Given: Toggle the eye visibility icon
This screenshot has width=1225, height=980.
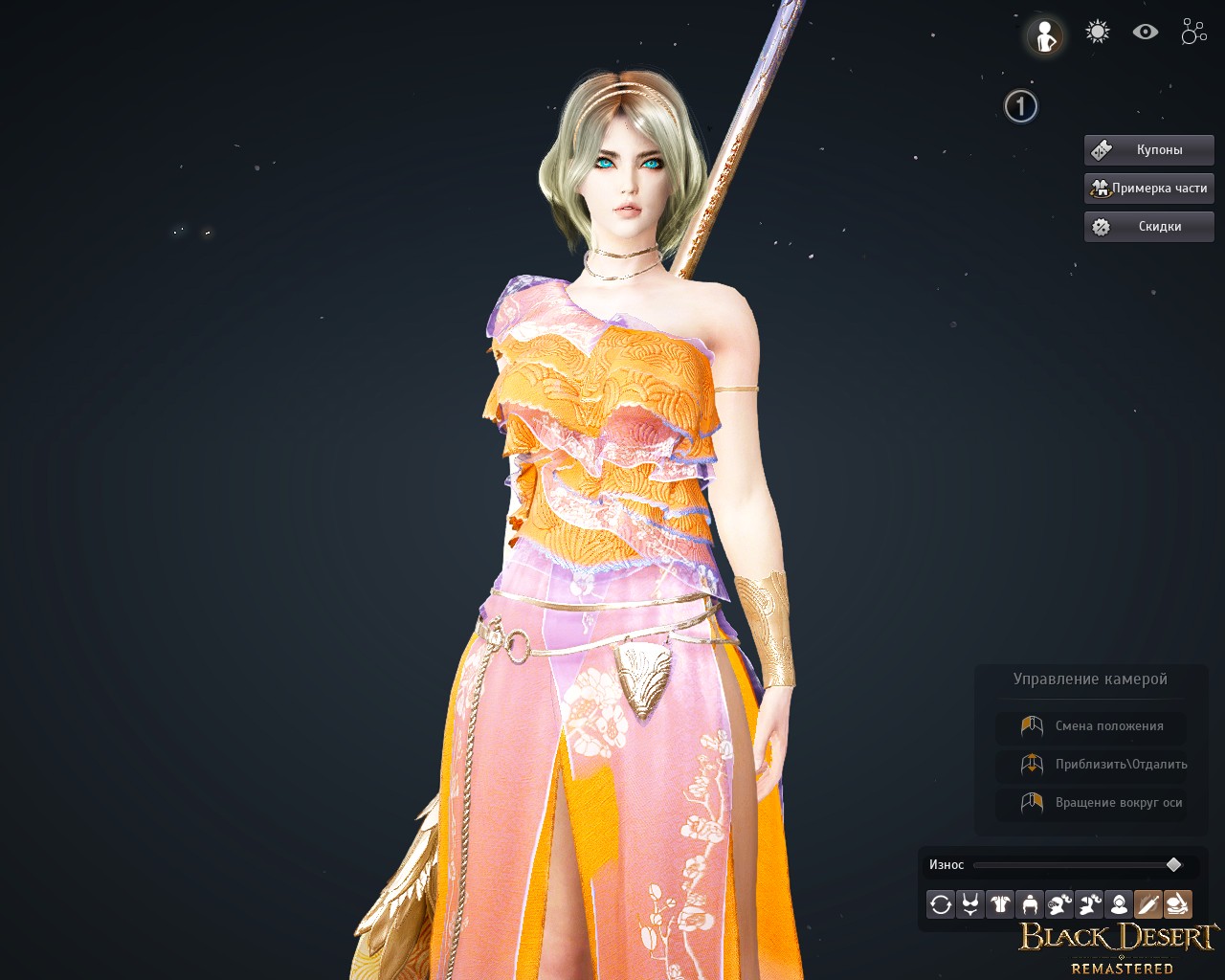Looking at the screenshot, I should [1146, 33].
